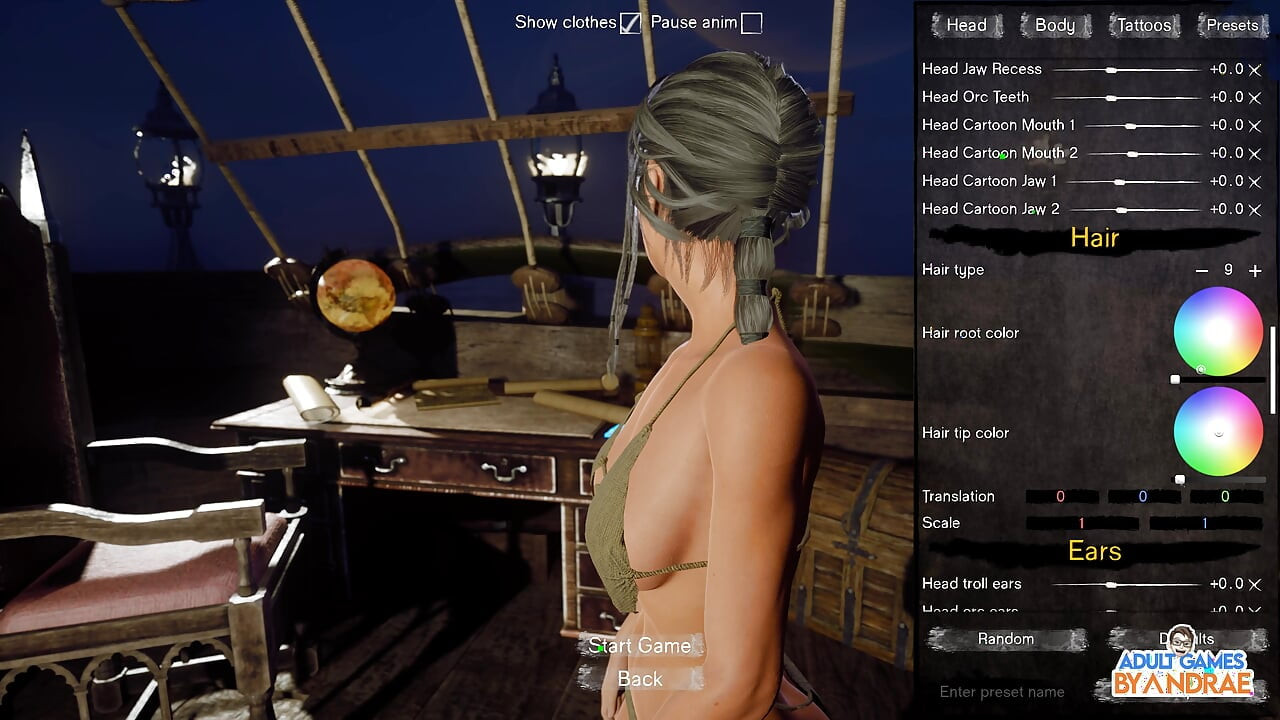Viewport: 1280px width, 720px height.
Task: Switch to the Body tab
Action: (x=1054, y=25)
